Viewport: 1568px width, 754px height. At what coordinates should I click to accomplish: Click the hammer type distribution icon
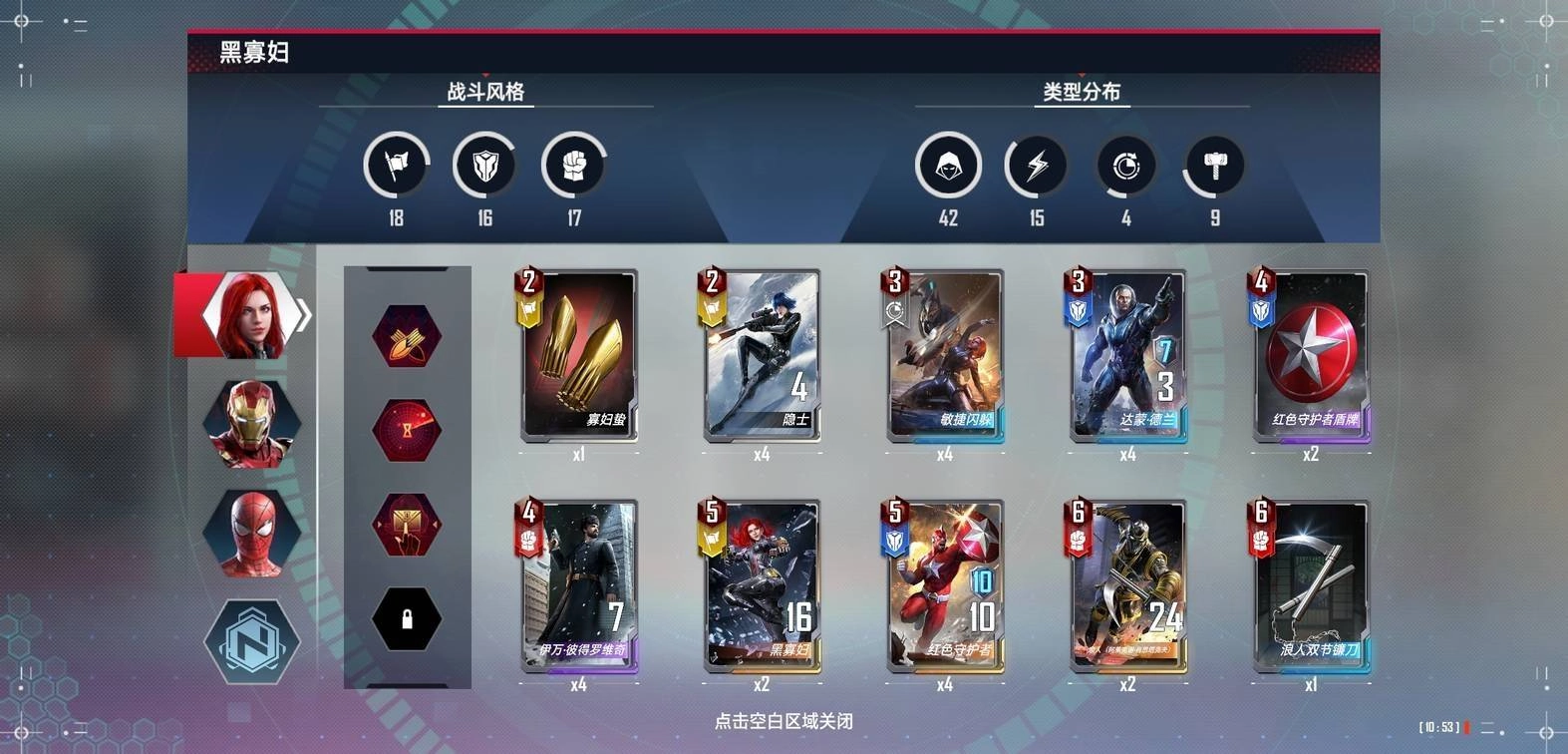click(x=1214, y=166)
